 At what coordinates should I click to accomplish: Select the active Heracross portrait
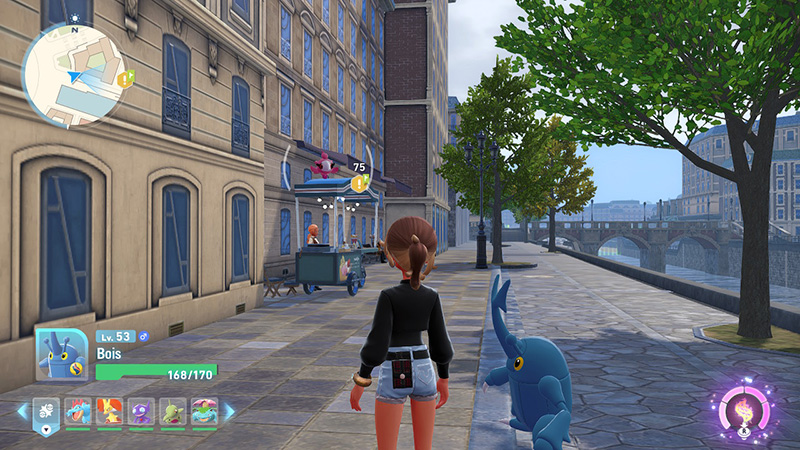point(62,354)
